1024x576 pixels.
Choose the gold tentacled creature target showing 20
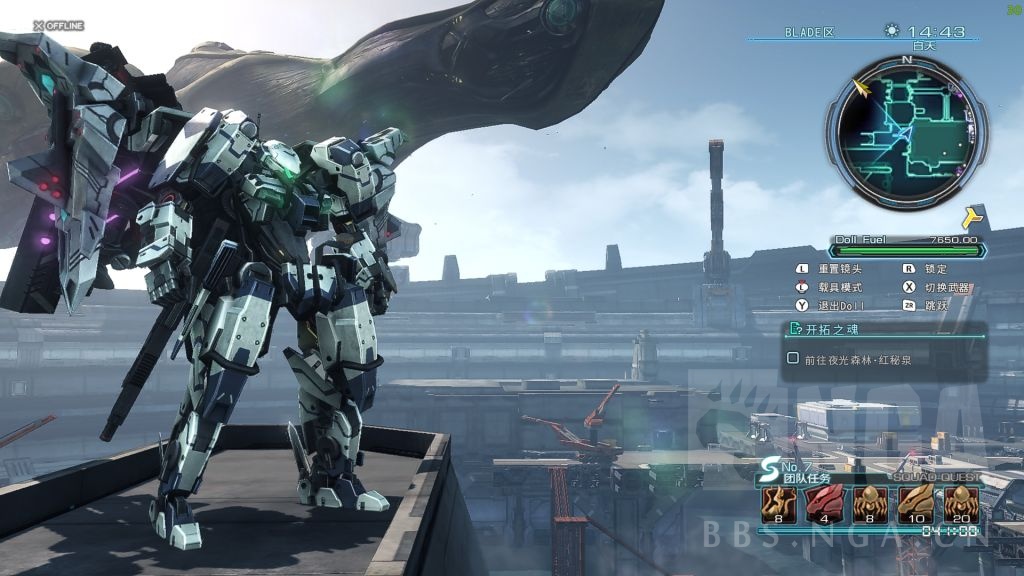(960, 503)
